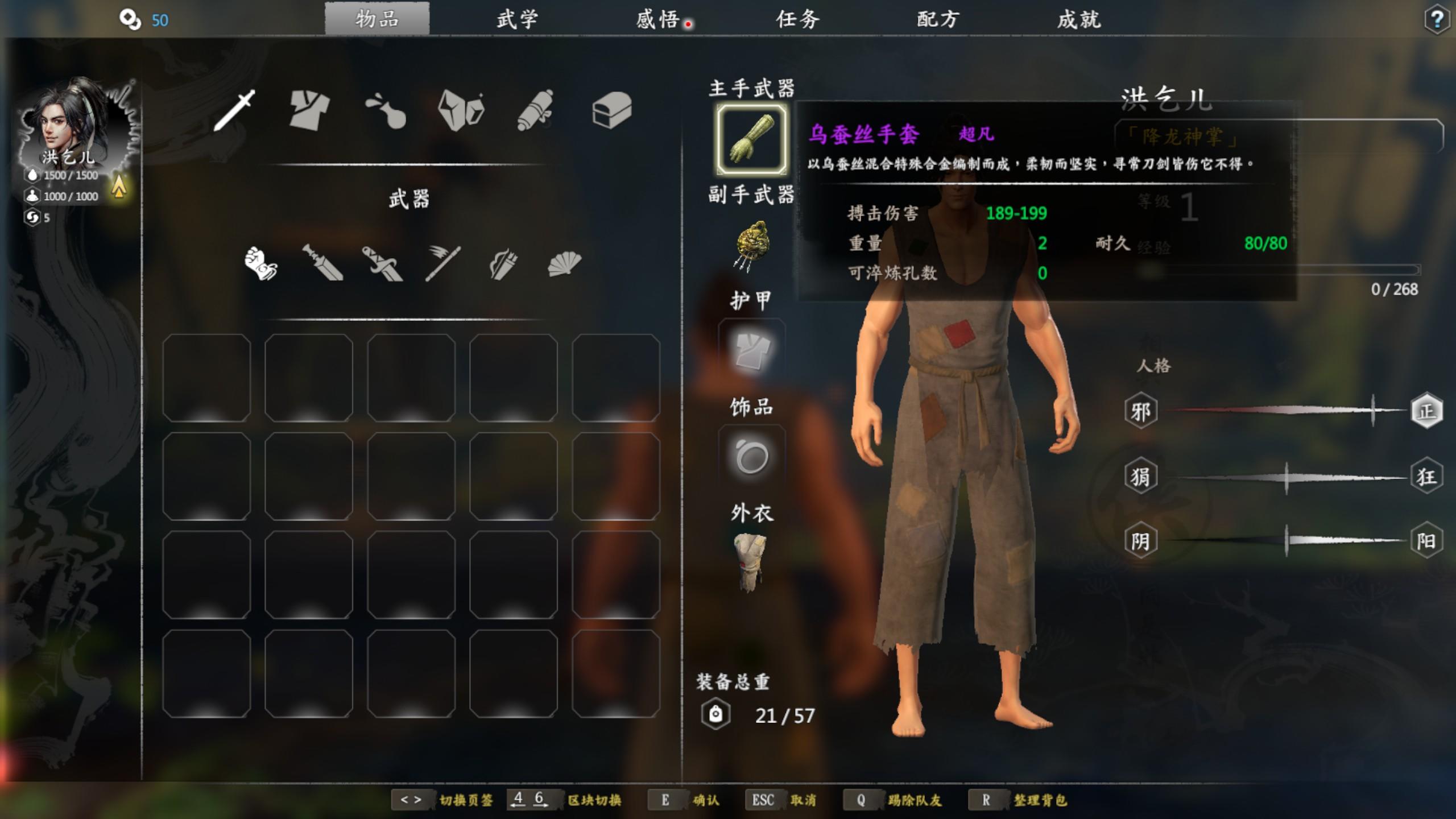Show the 配方 tab

[x=938, y=20]
